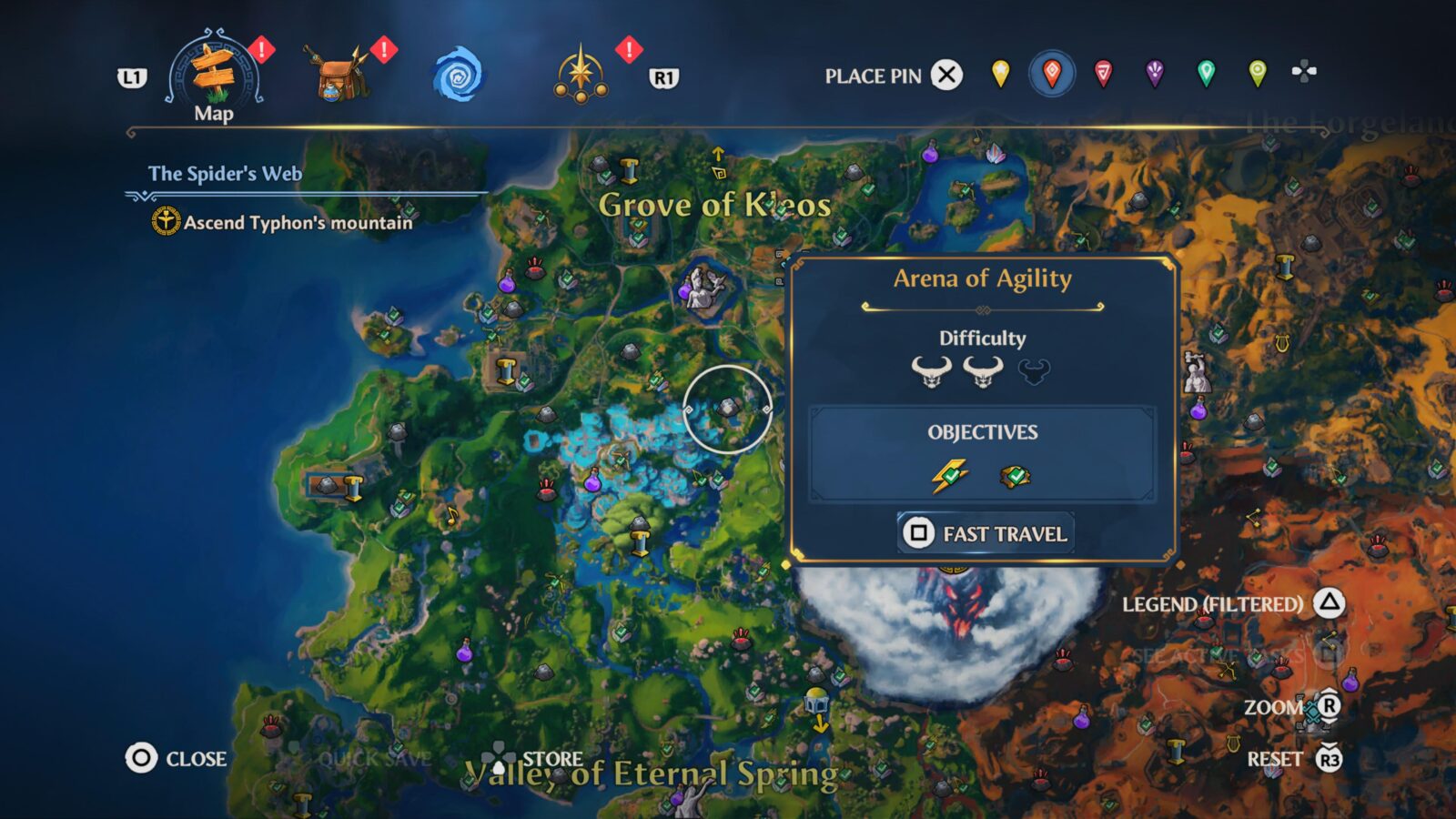
Task: Click the lightning objective icon
Action: click(948, 474)
